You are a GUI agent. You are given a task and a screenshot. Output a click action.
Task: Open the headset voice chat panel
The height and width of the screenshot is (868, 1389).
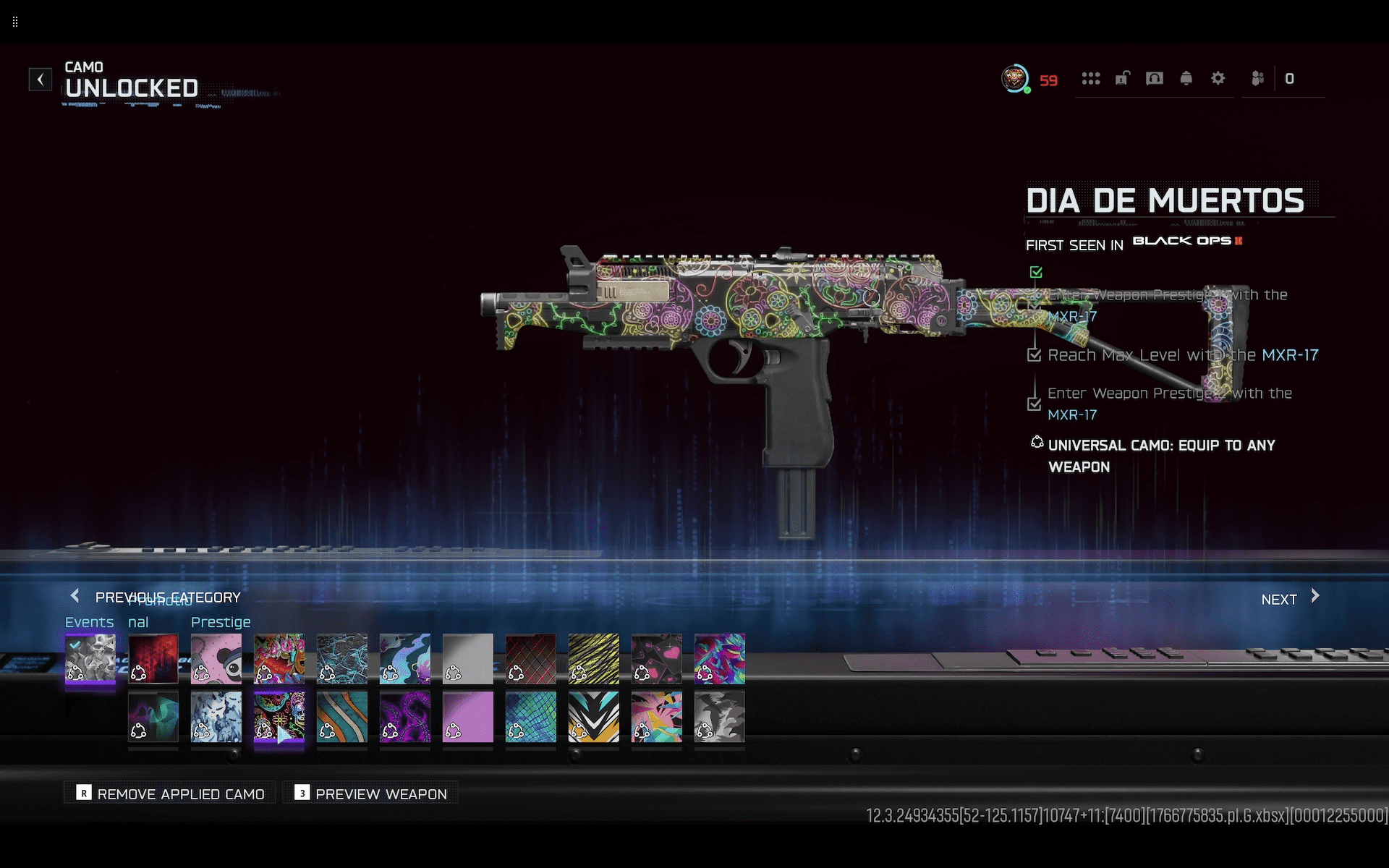tap(1154, 79)
